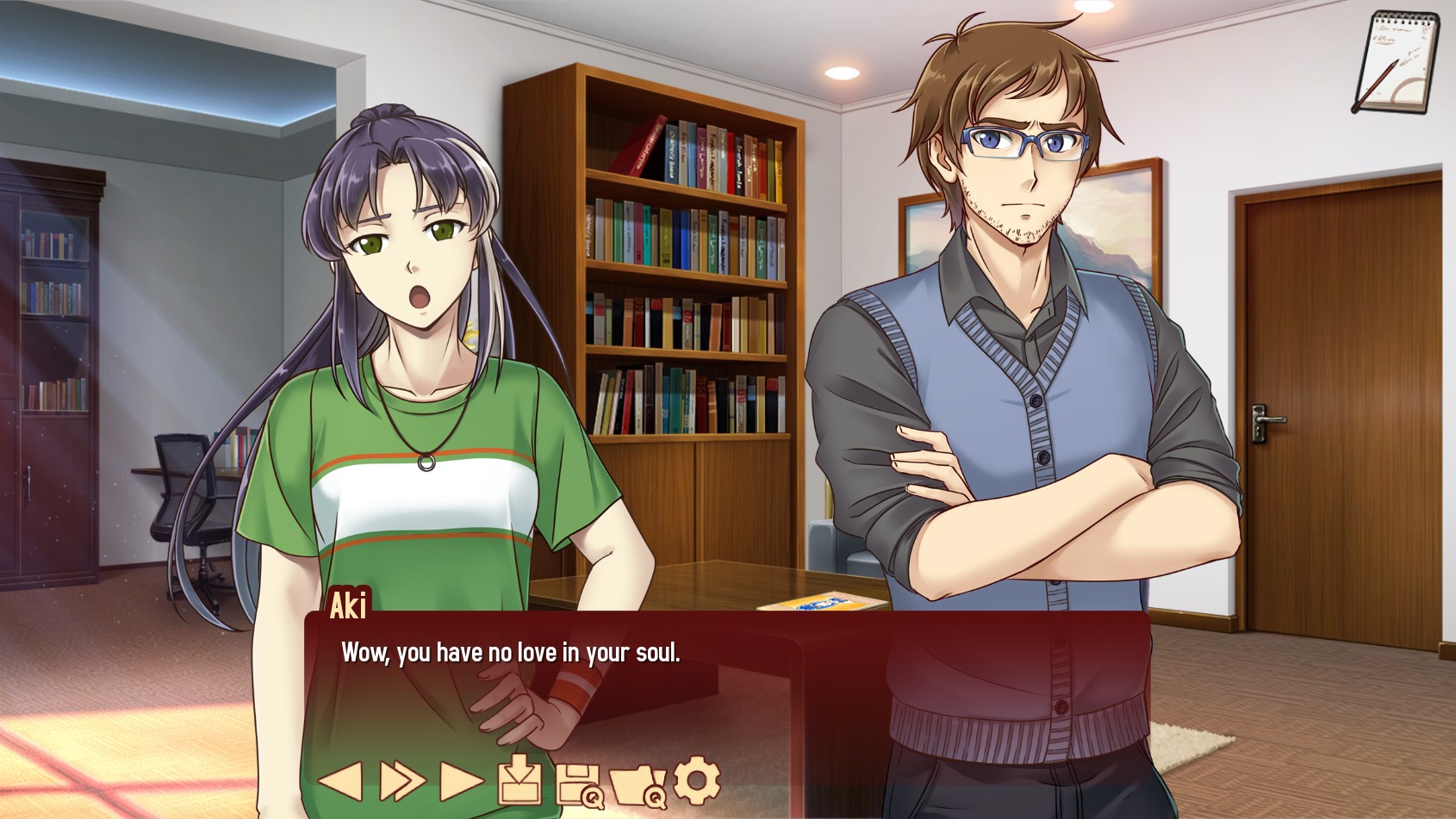
Task: Open the save menu via the down-arrow tray icon
Action: click(520, 779)
